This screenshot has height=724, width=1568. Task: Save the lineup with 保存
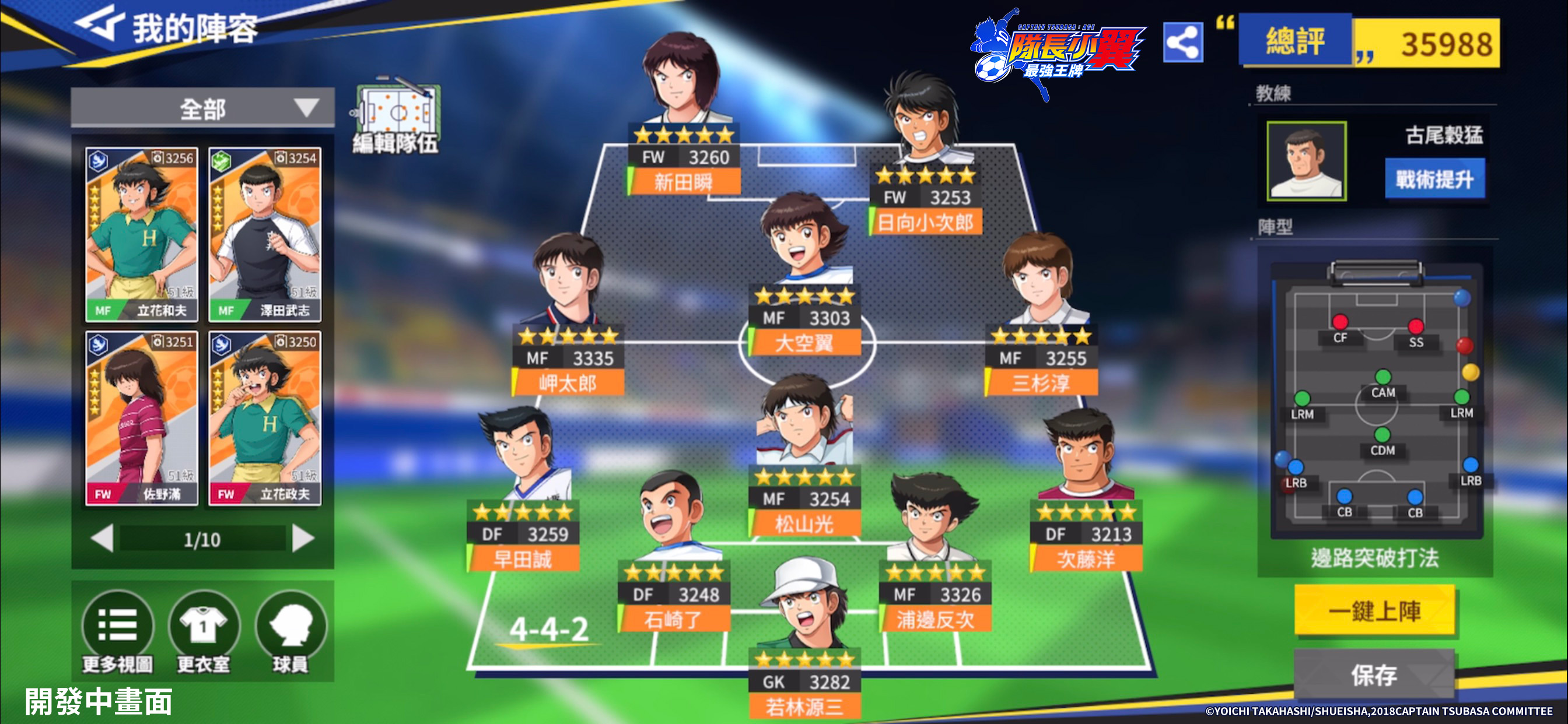(x=1374, y=674)
